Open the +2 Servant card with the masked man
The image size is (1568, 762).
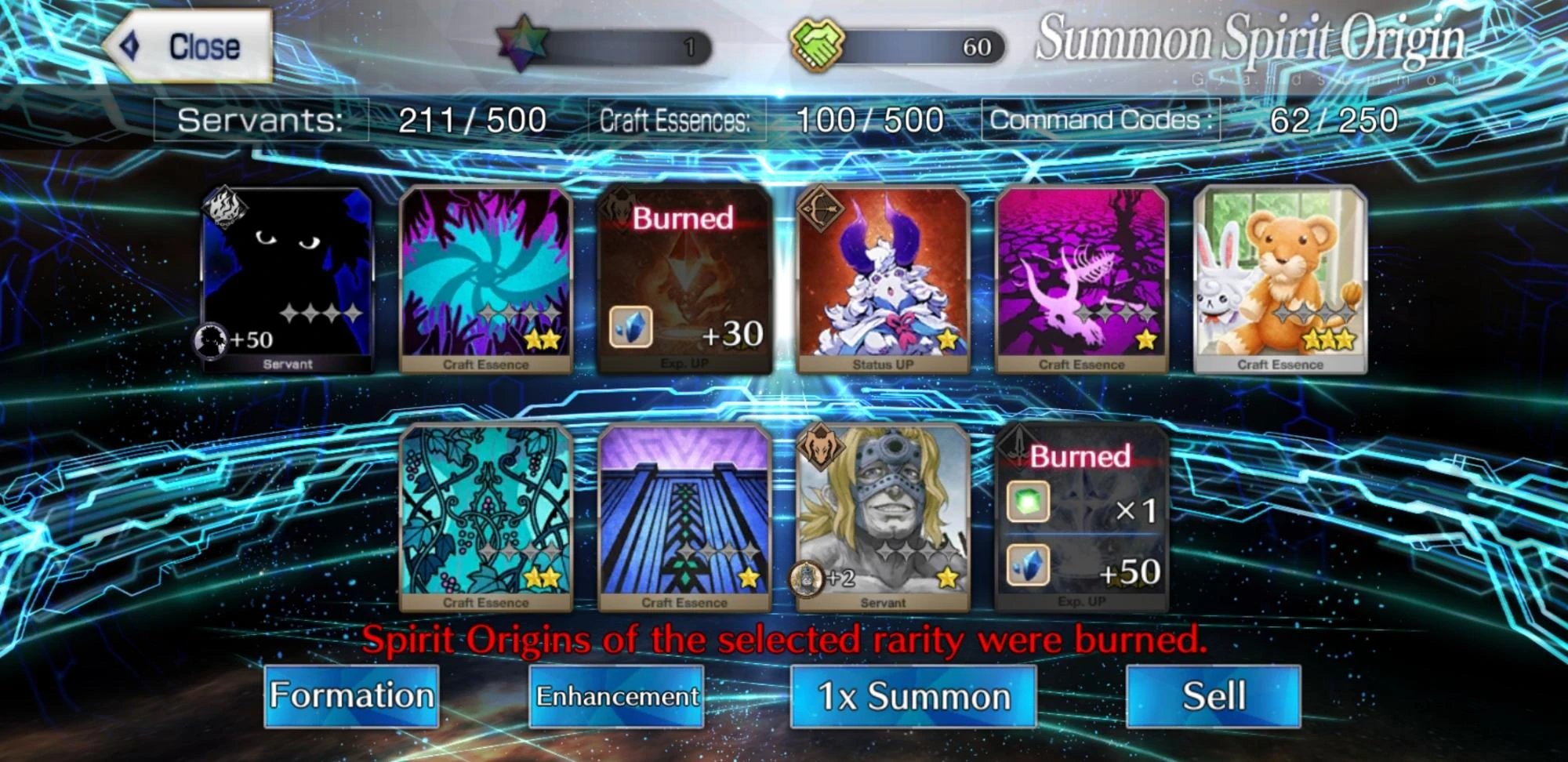pyautogui.click(x=882, y=521)
